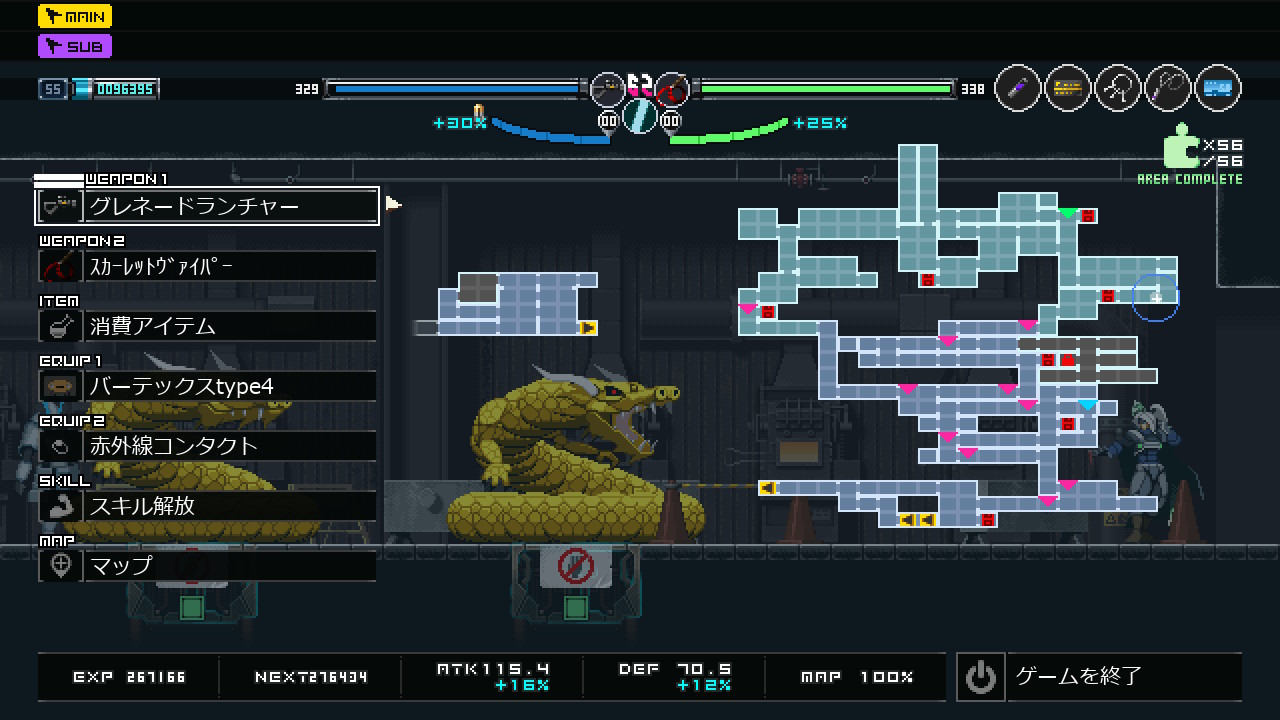Select the blue card round icon
Screen dimensions: 1280x720
1217,88
